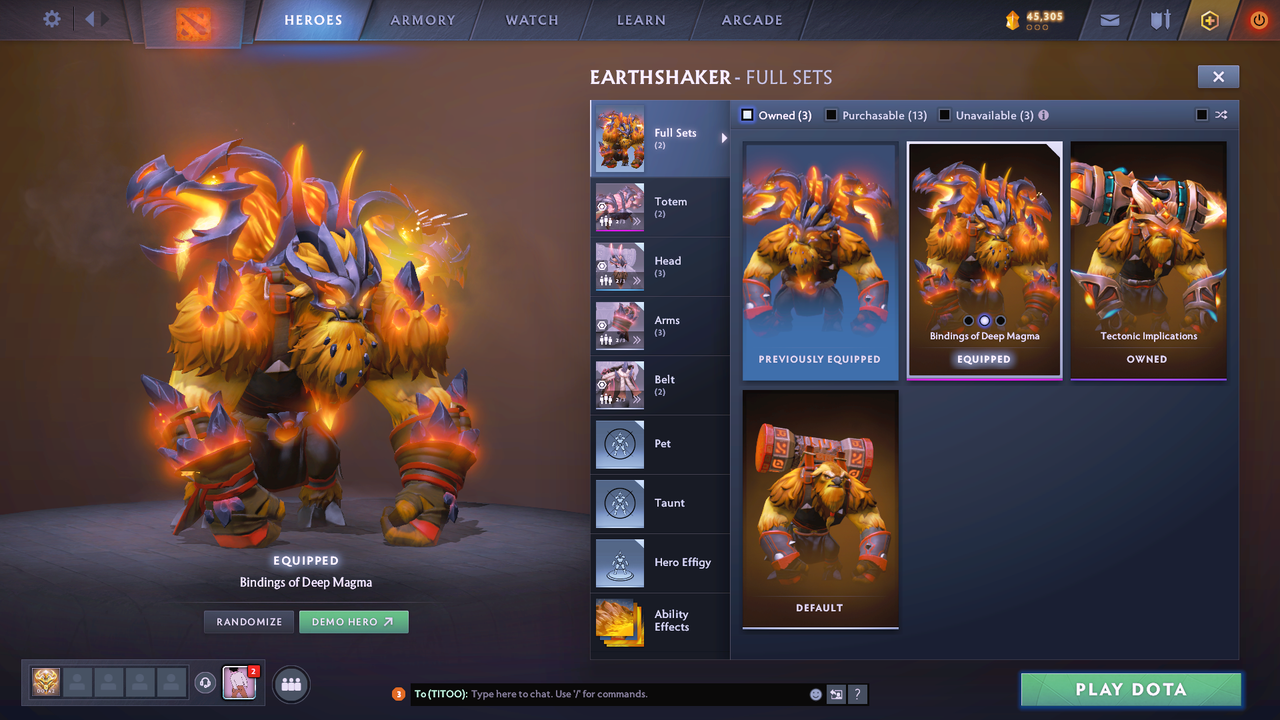Open the Head cosmetics slot

click(619, 266)
